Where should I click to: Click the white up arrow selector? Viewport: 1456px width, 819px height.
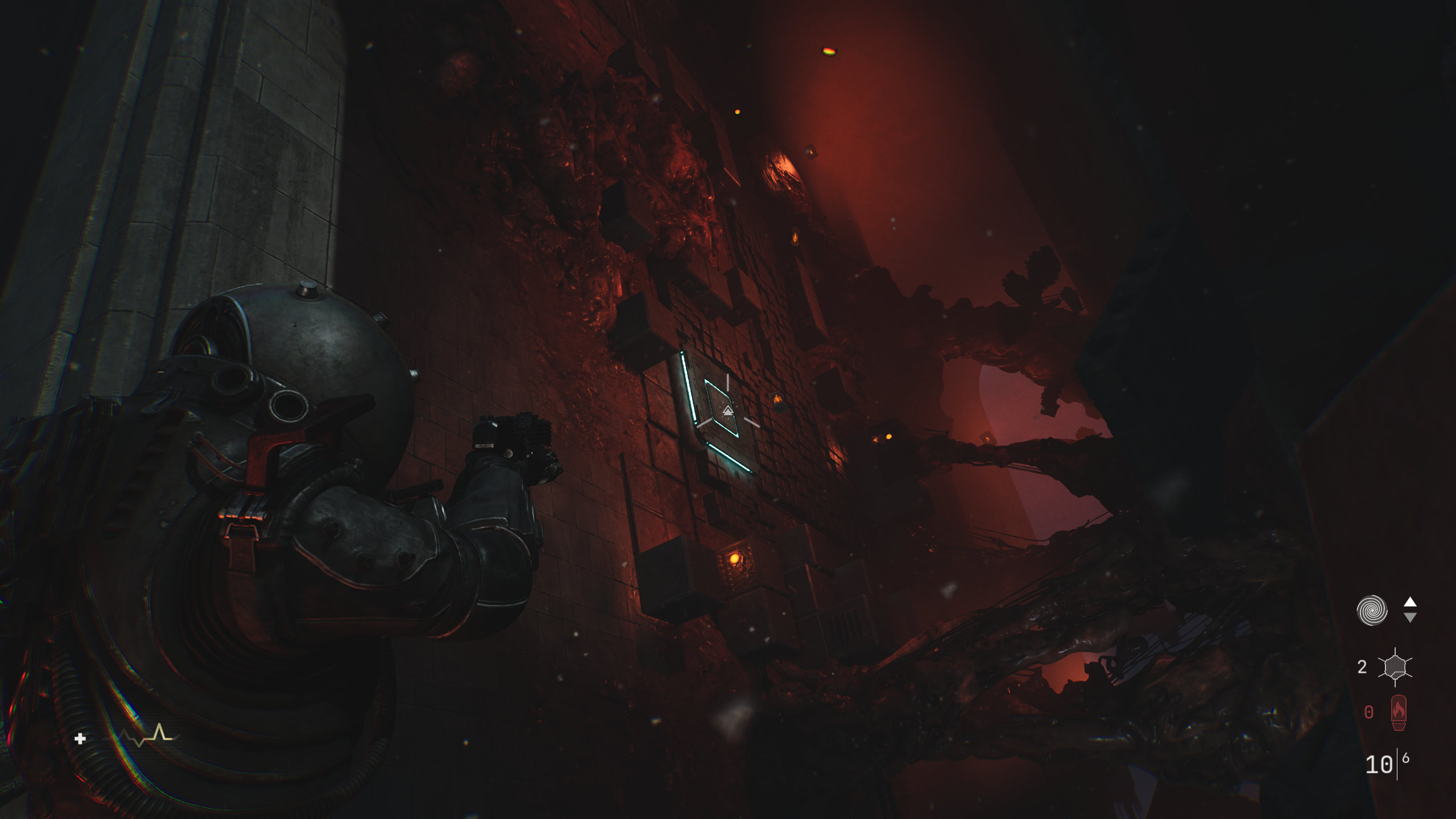coord(1410,602)
